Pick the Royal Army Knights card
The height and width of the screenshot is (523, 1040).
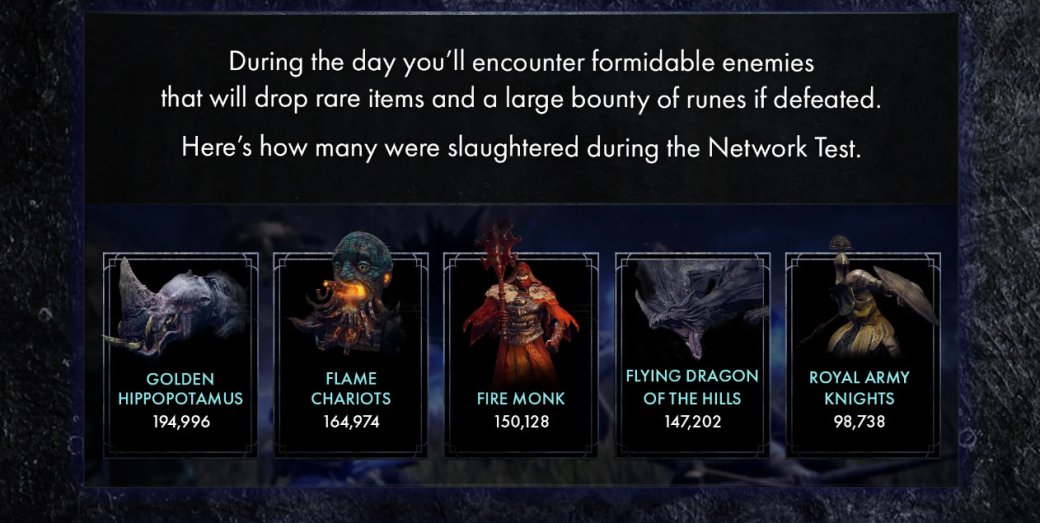(x=863, y=355)
